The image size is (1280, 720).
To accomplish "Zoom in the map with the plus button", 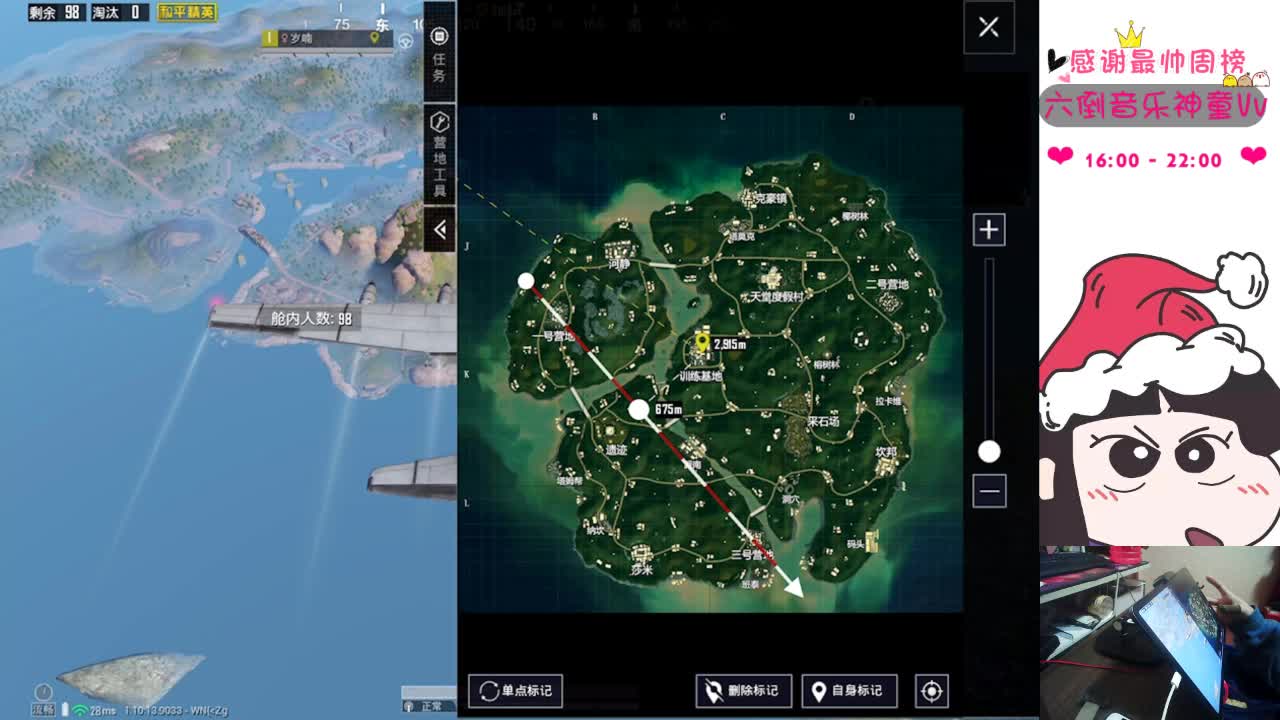I will pos(989,230).
